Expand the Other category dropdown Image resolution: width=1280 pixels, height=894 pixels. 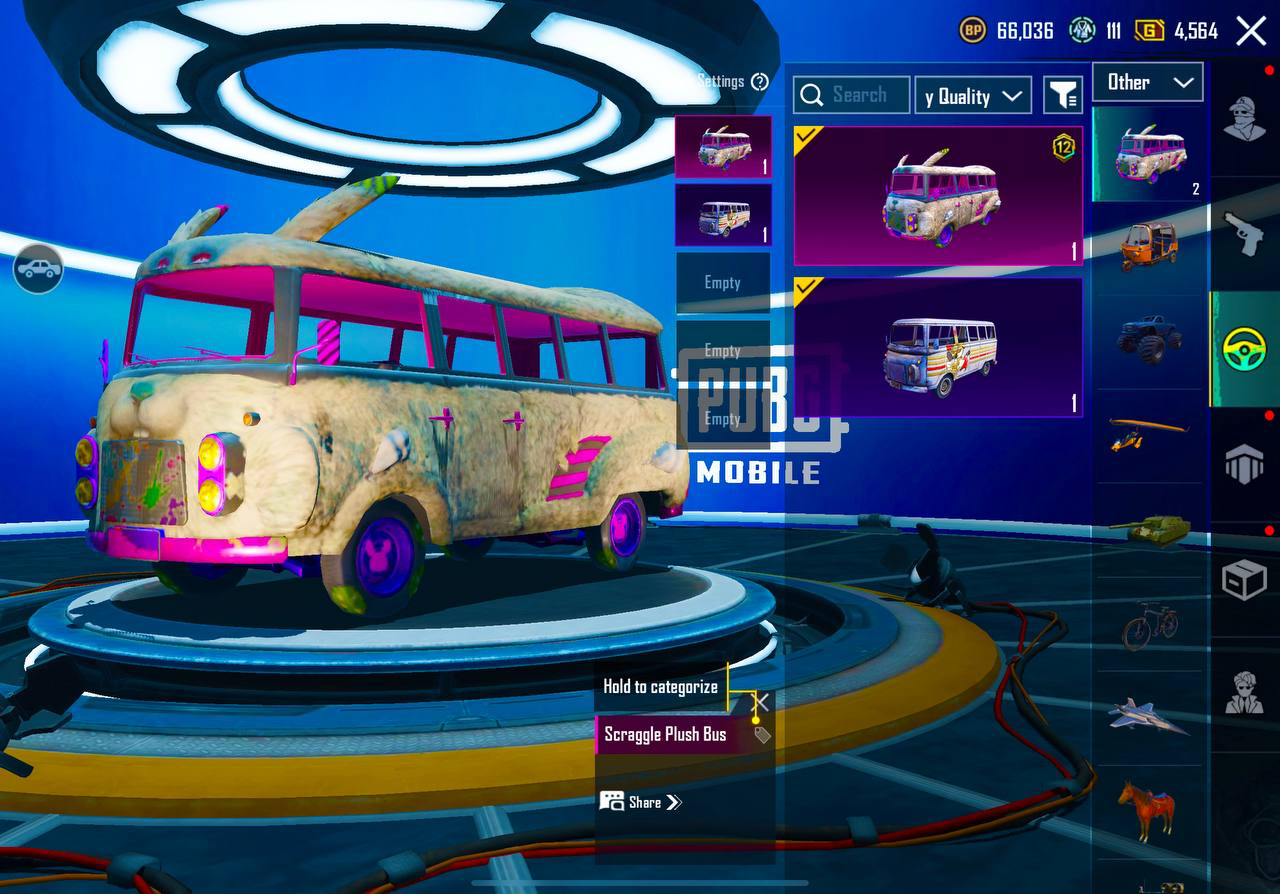1147,82
